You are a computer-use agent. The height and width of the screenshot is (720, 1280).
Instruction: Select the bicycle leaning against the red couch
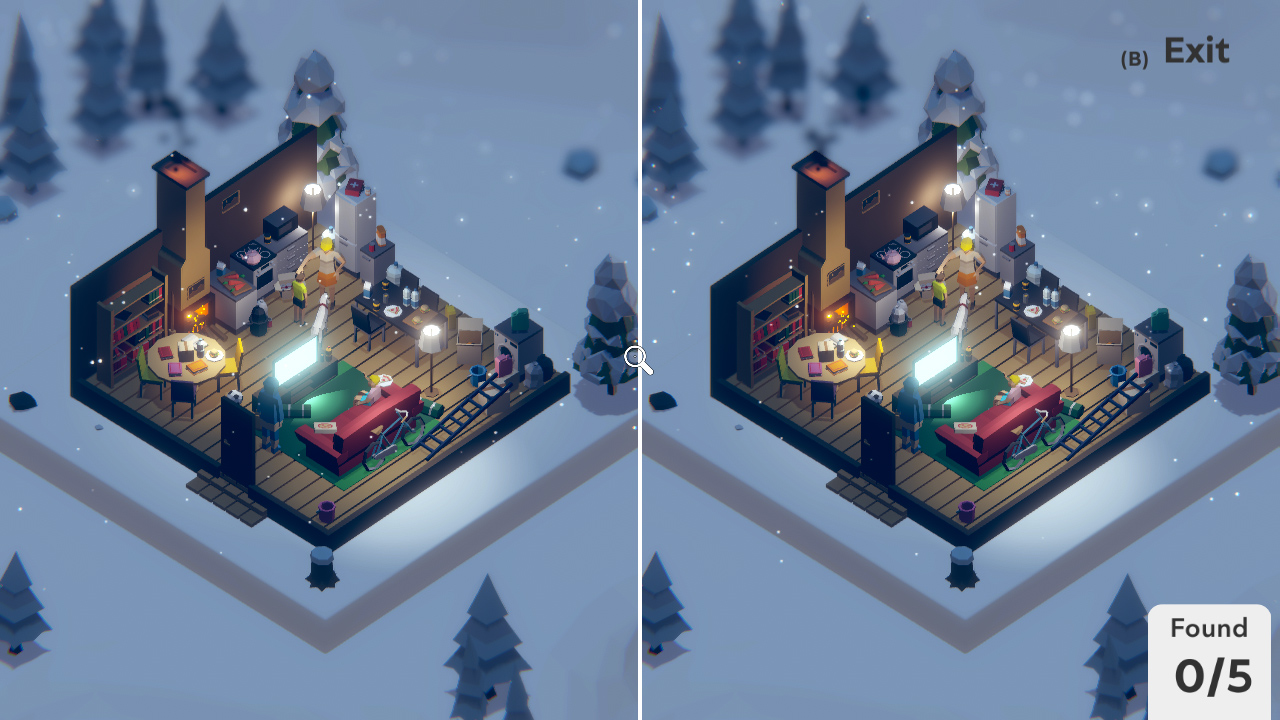point(394,434)
